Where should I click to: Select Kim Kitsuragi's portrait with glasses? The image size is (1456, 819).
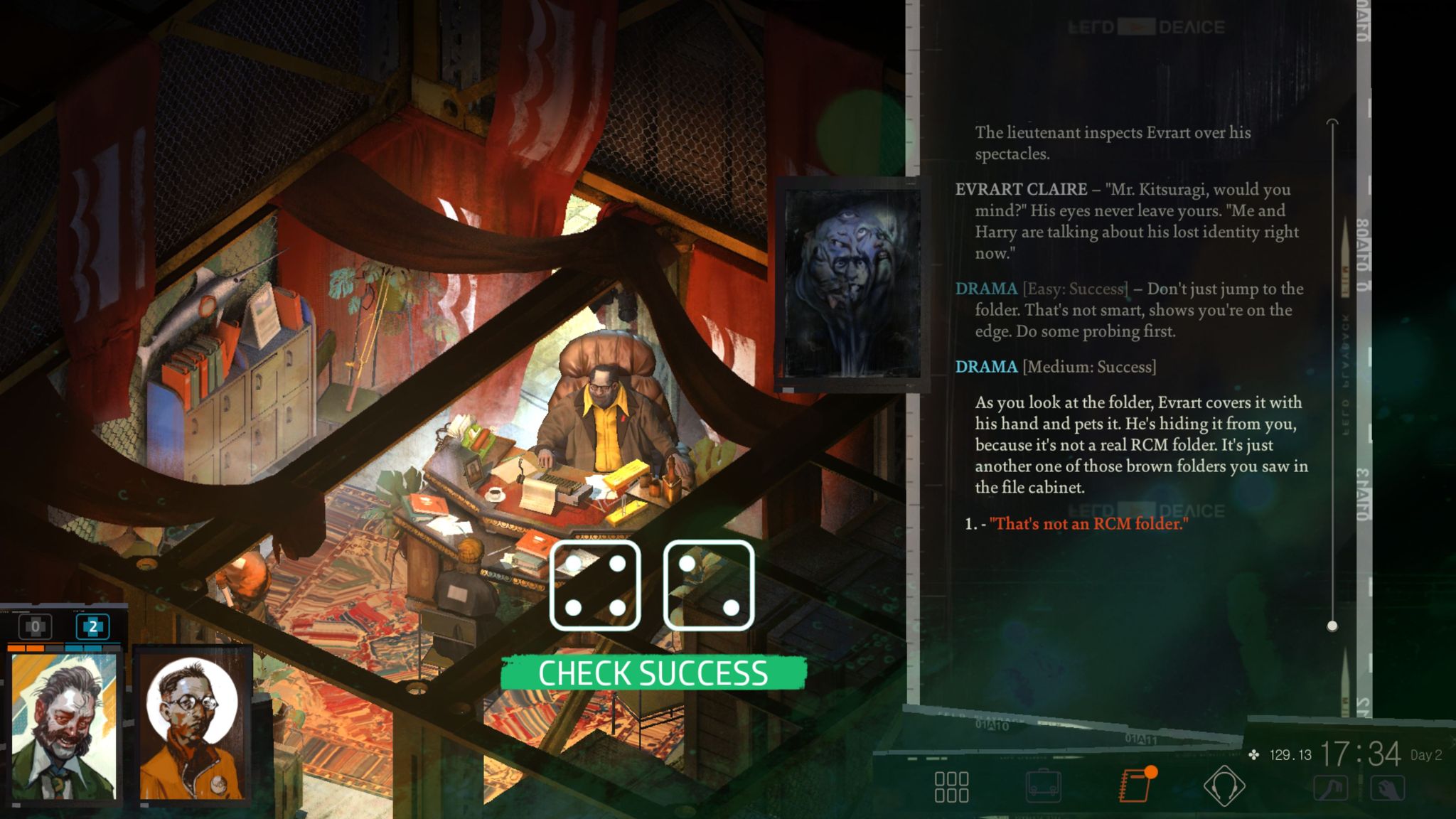tap(192, 727)
